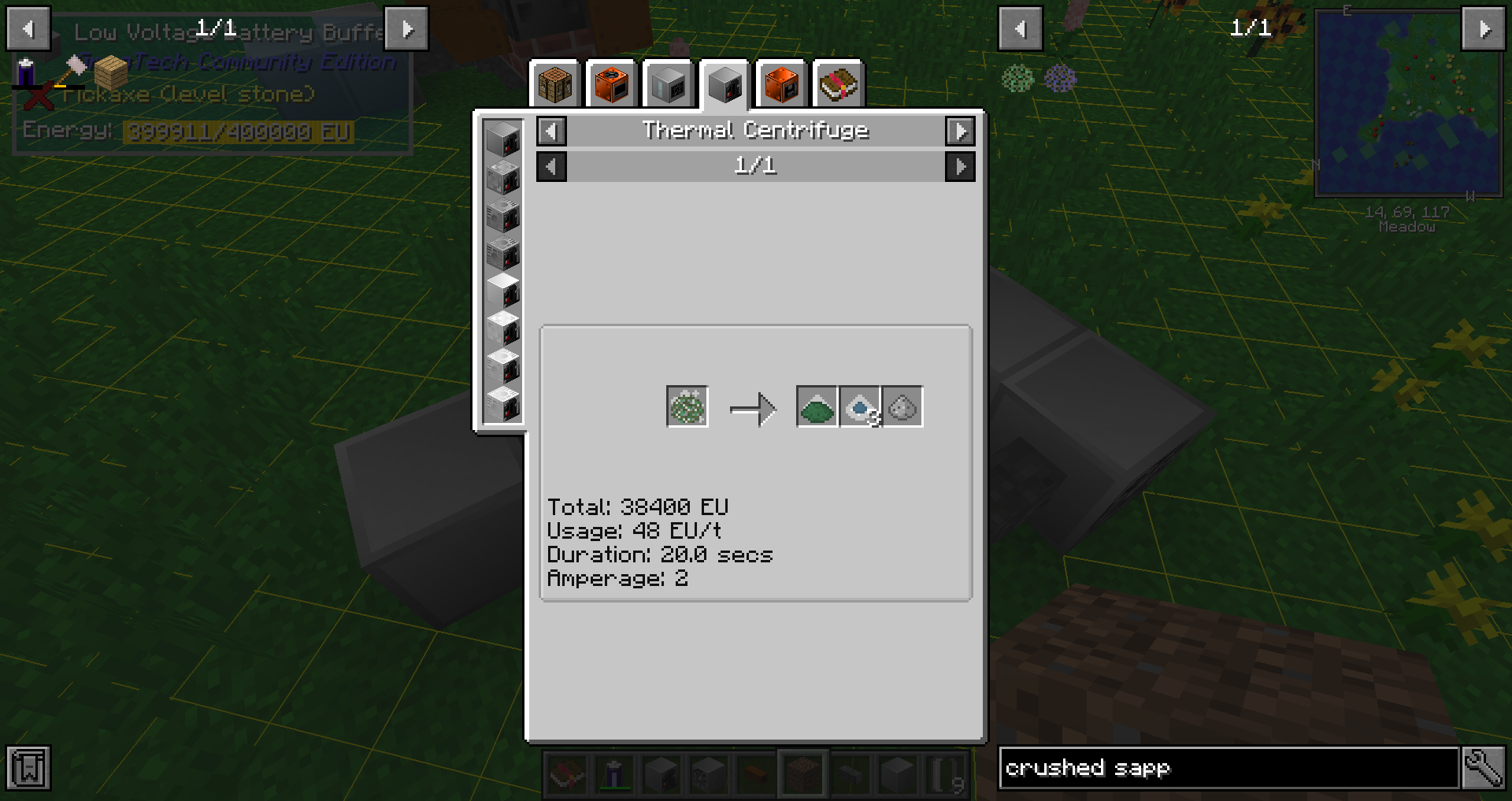Click the green sapphire dust output slot
The width and height of the screenshot is (1512, 801).
(817, 406)
